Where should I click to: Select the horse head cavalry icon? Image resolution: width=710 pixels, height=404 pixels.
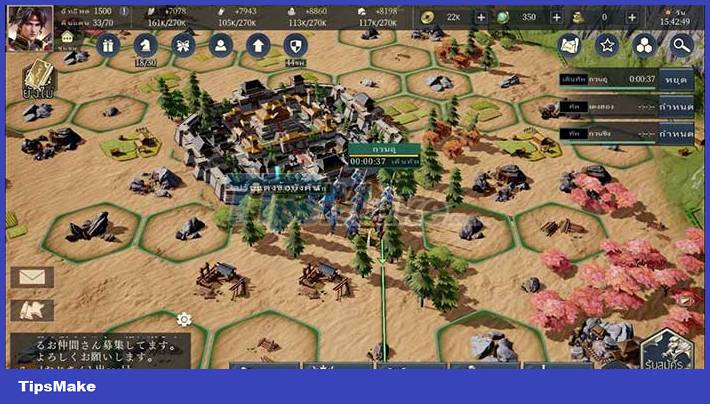point(146,46)
